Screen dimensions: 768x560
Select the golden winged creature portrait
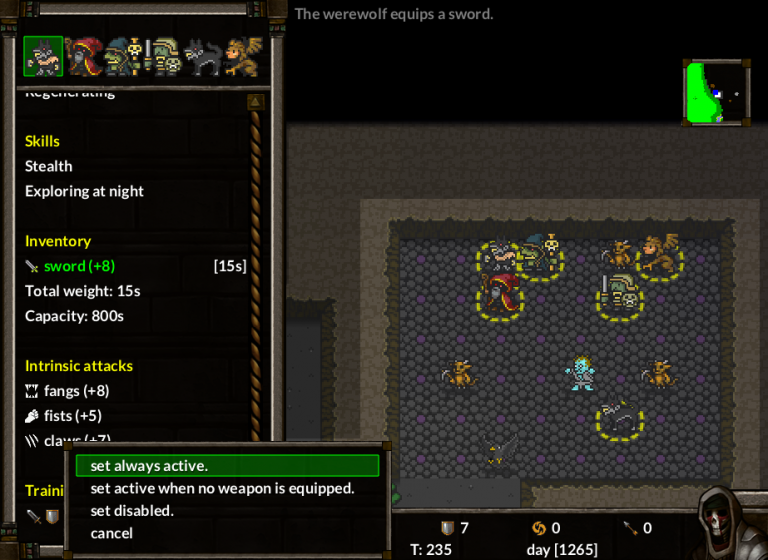tap(243, 57)
